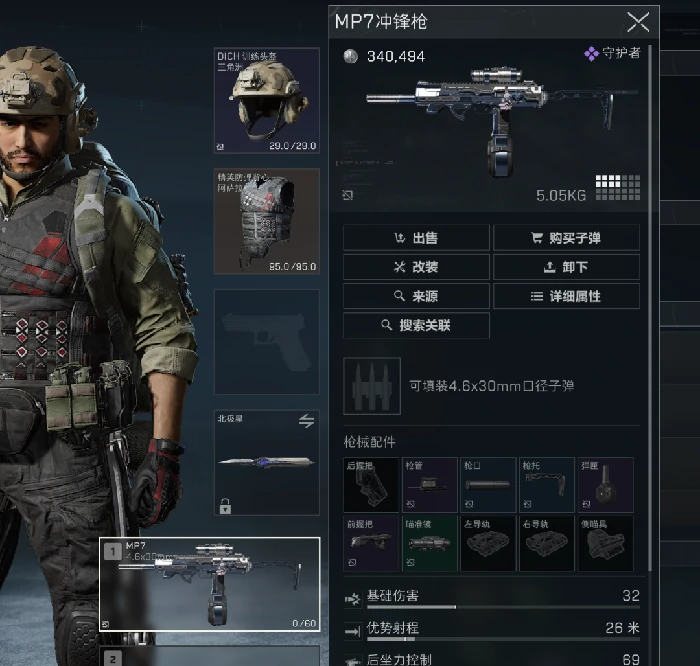Choose the 枪口 muzzle suppressor slot

[487, 485]
